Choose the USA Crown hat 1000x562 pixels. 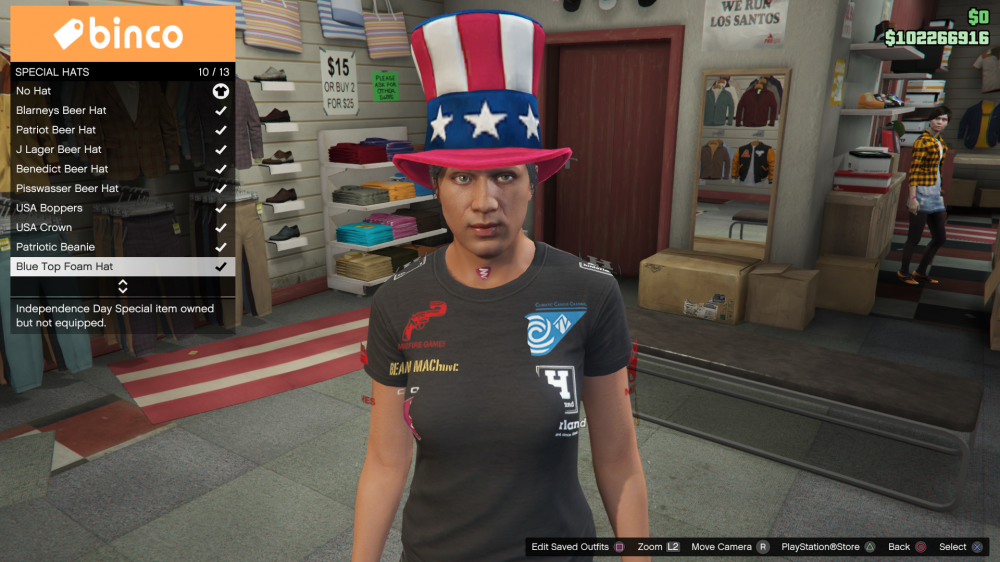[122, 227]
